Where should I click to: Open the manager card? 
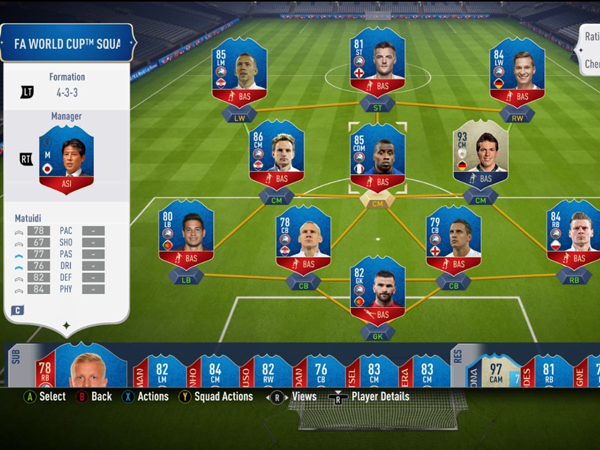coord(66,160)
